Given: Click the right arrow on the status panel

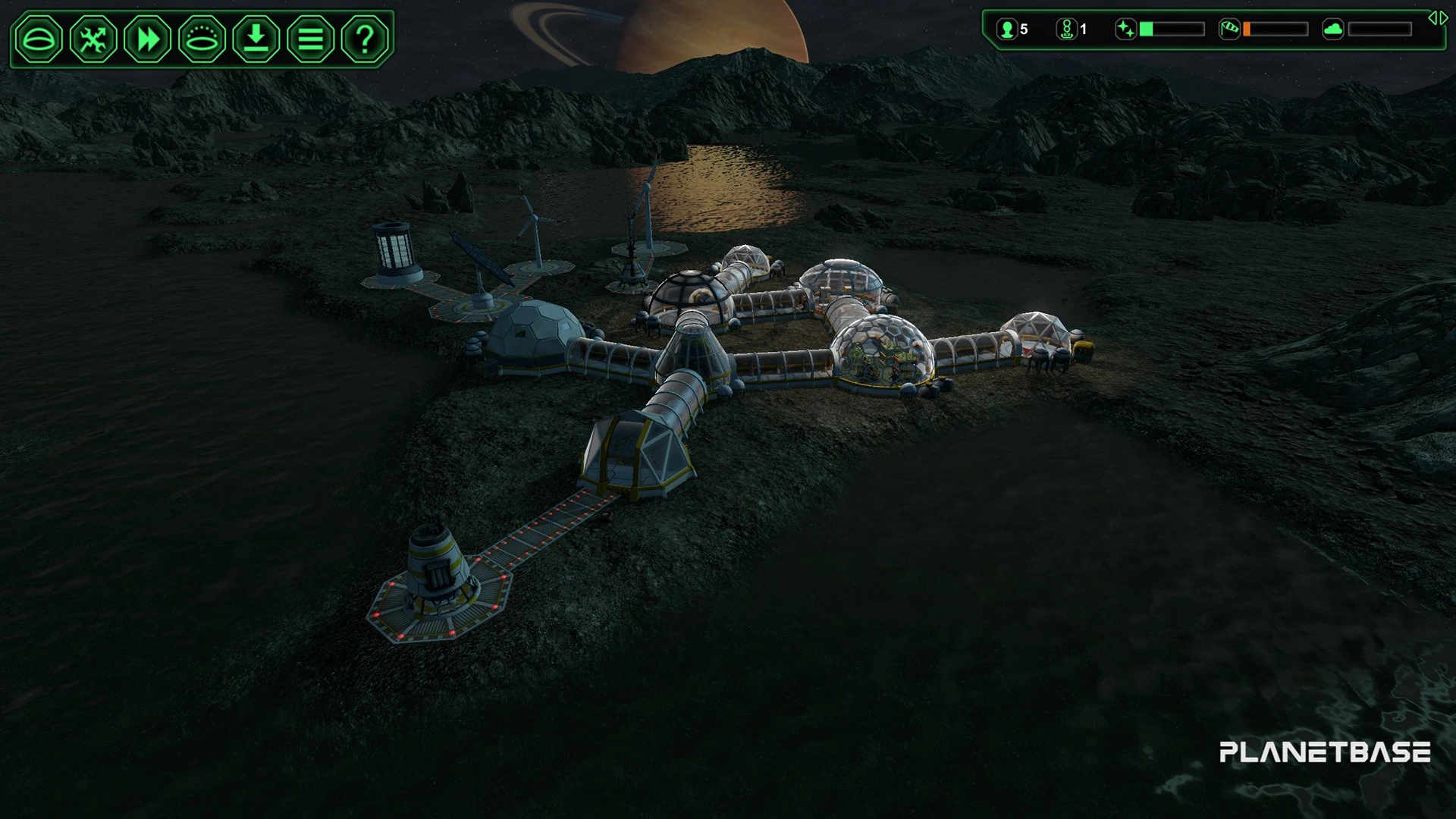Looking at the screenshot, I should 1443,18.
